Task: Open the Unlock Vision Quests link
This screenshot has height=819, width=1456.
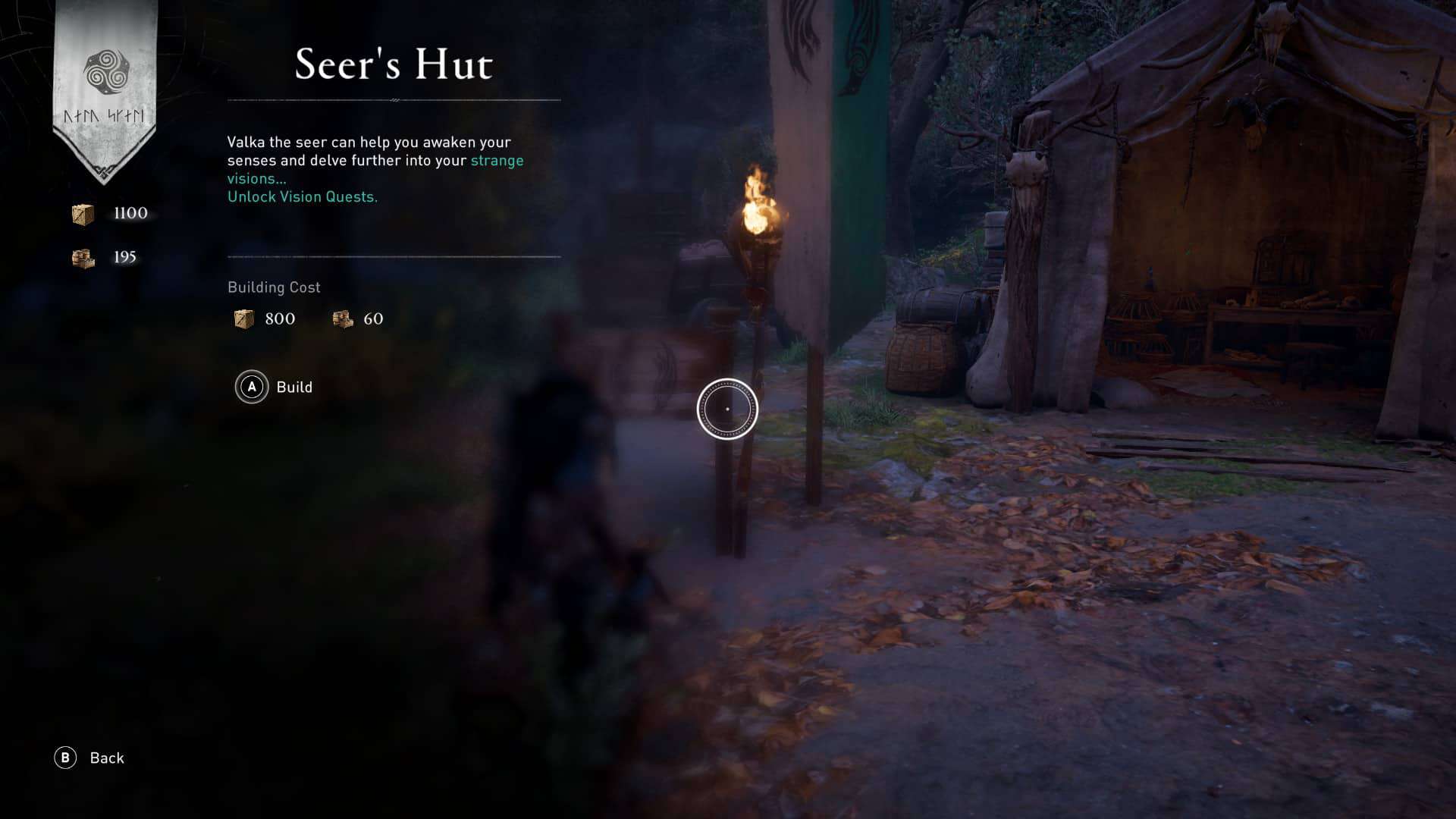Action: [301, 196]
